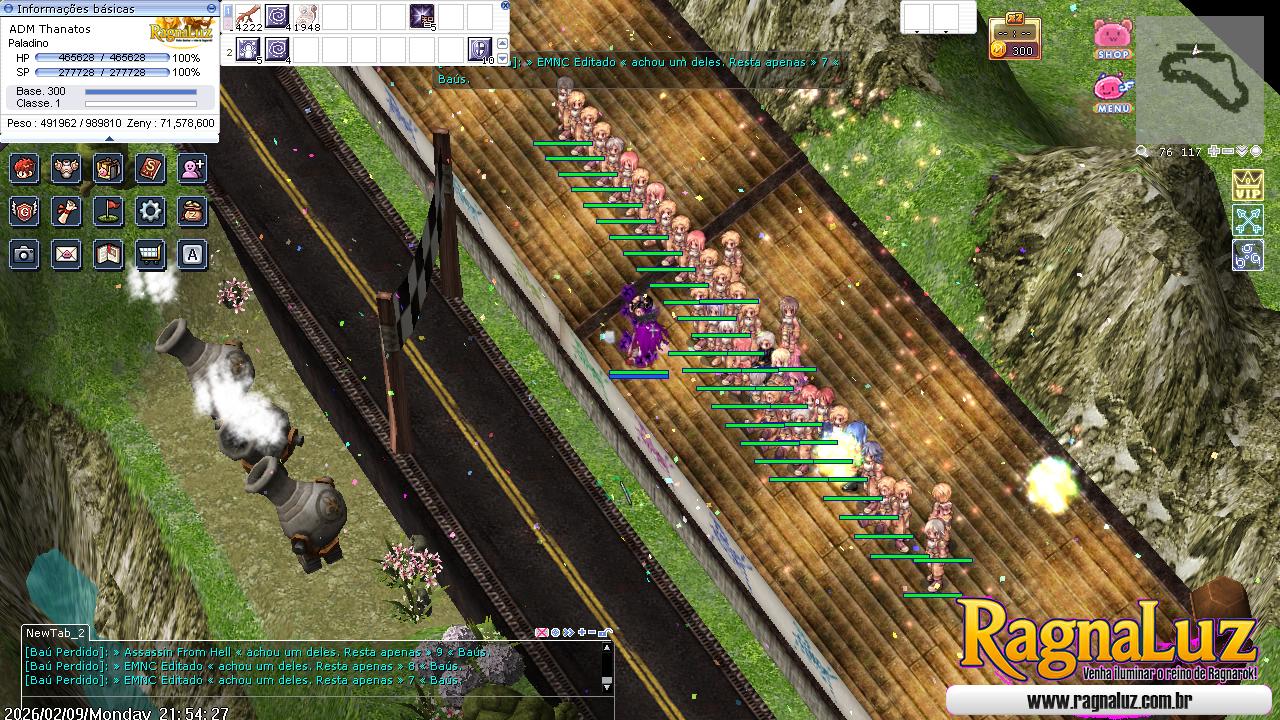Open the Zeny money bag icon
This screenshot has height=720, width=1280.
click(193, 211)
